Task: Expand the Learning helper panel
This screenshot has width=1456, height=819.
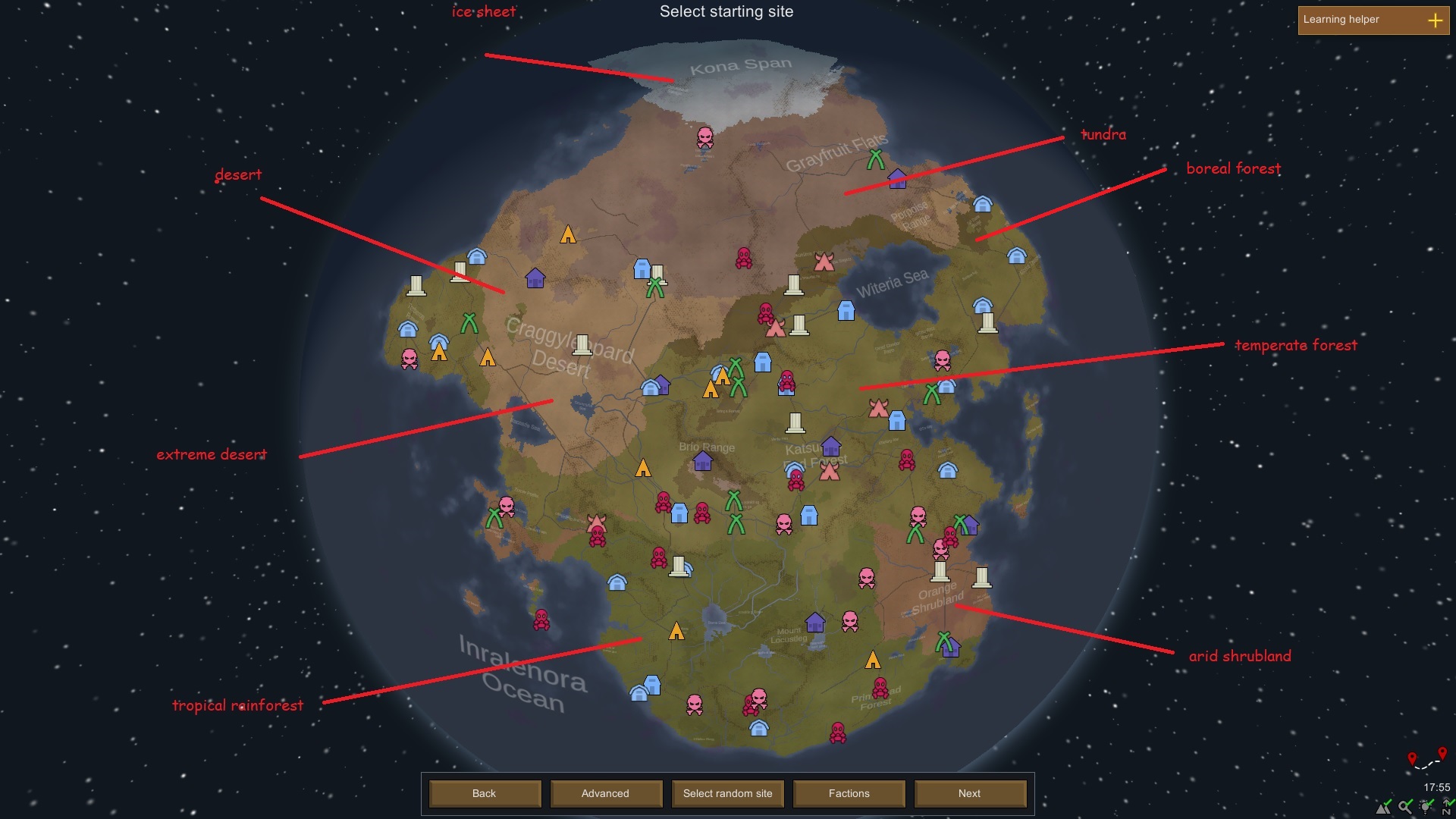Action: (x=1436, y=20)
